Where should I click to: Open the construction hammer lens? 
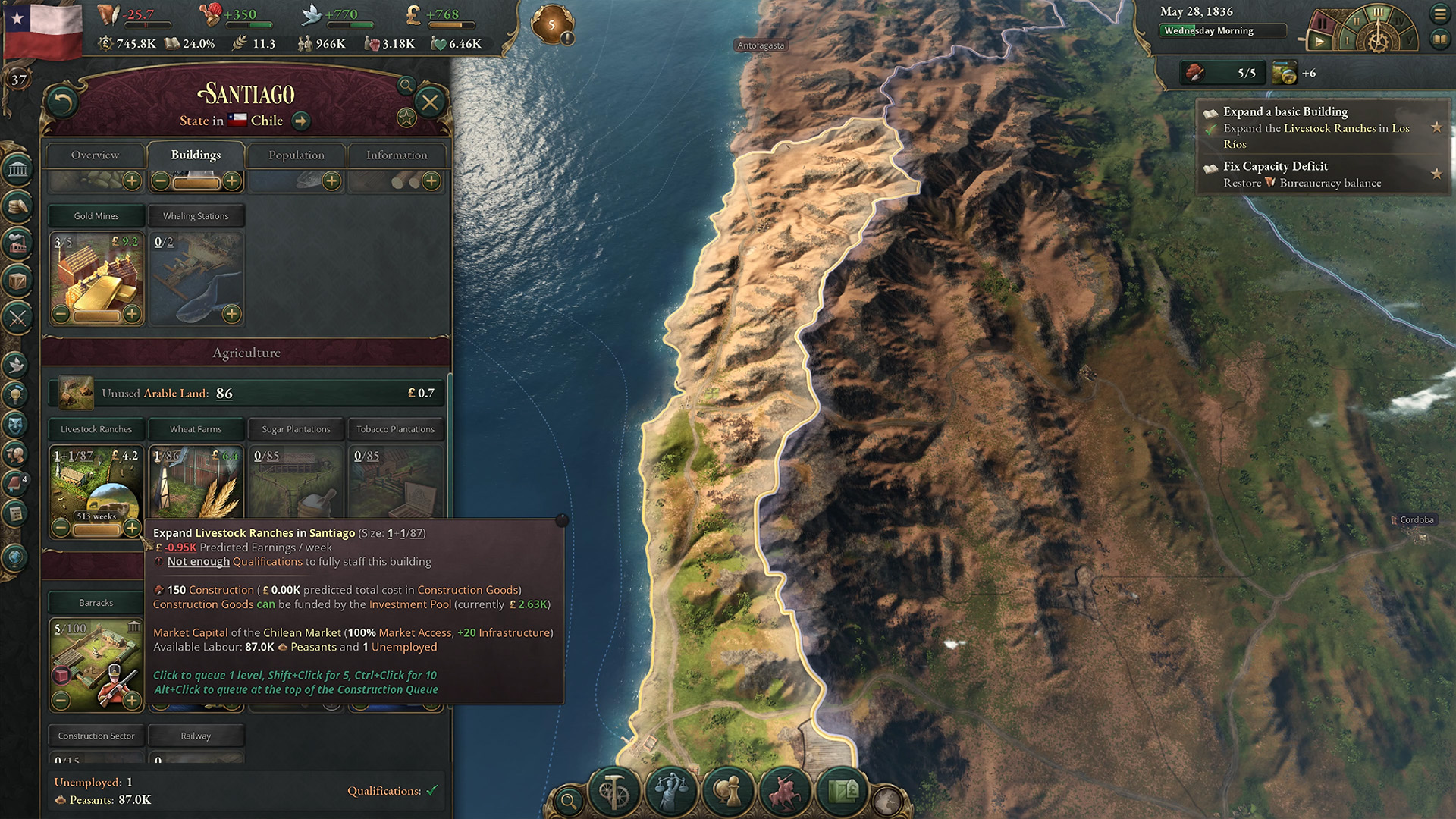click(613, 792)
